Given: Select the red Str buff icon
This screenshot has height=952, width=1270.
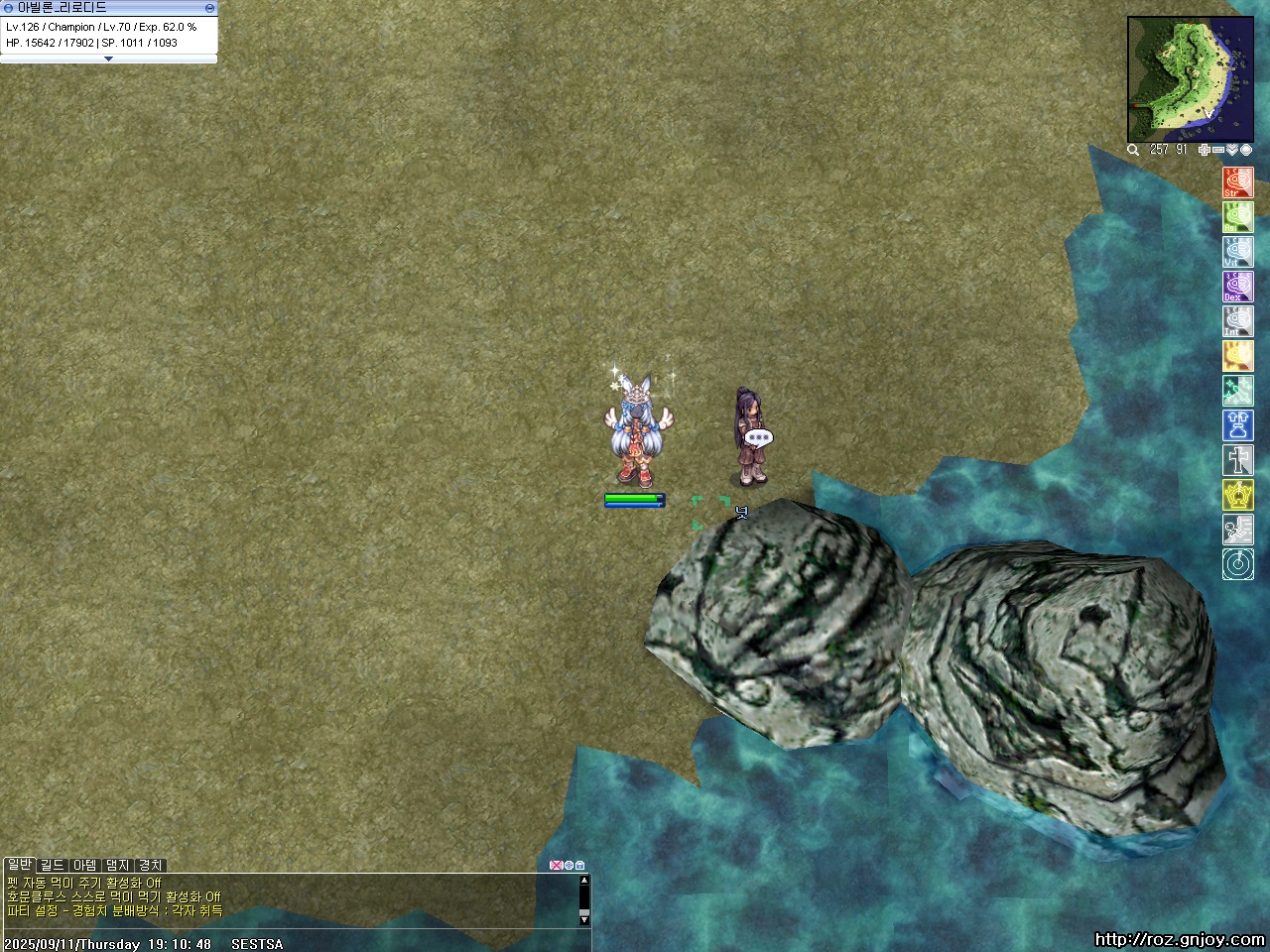Looking at the screenshot, I should click(x=1237, y=182).
